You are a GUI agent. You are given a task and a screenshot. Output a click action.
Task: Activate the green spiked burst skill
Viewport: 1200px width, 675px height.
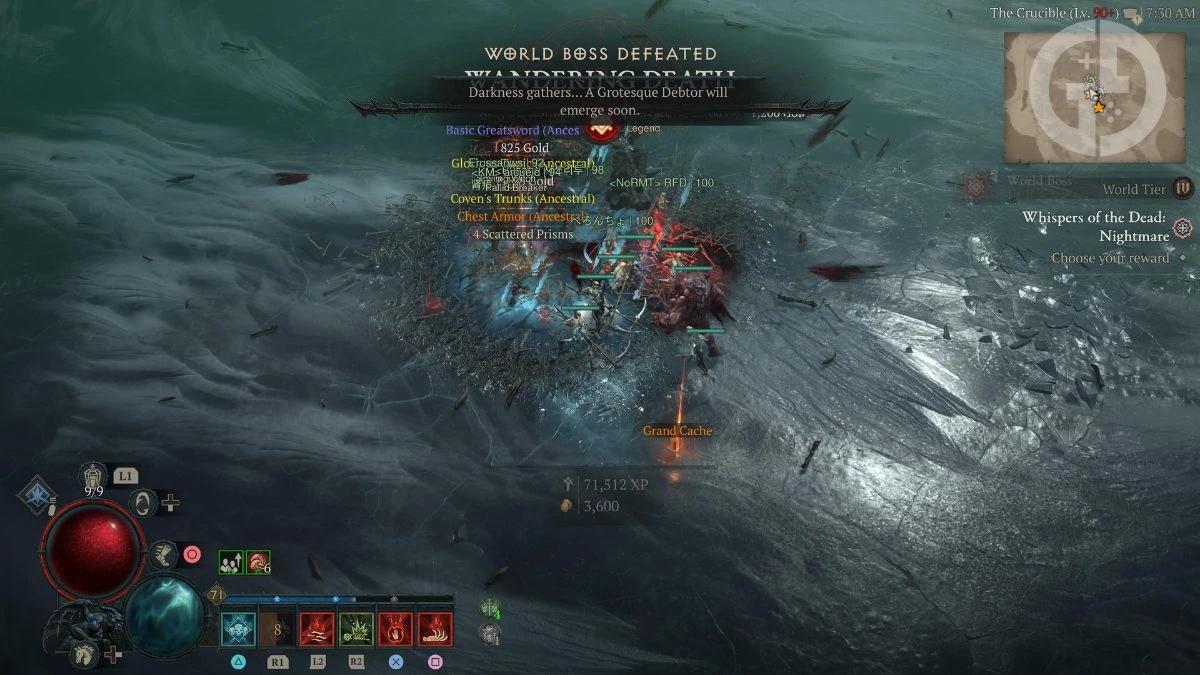(356, 629)
